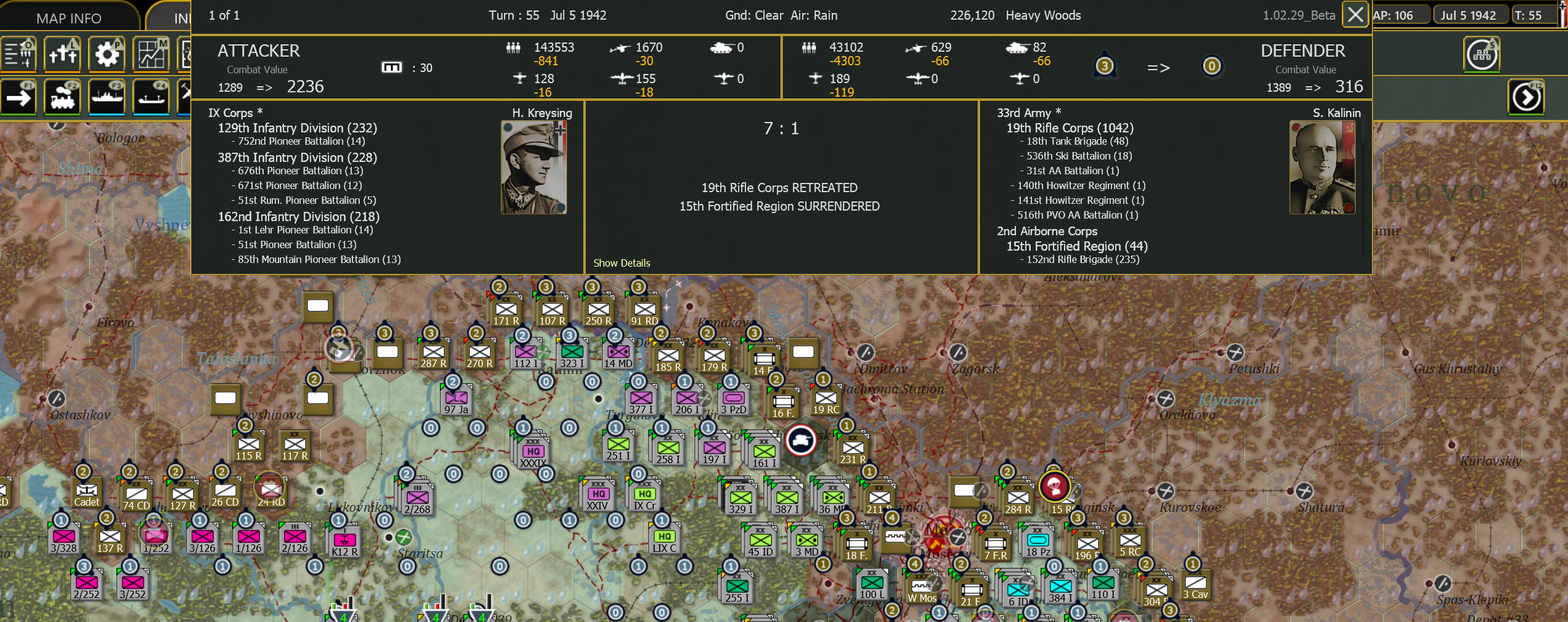Switch to the MAP INFO tab
Screen dimensions: 1568x622
click(68, 17)
